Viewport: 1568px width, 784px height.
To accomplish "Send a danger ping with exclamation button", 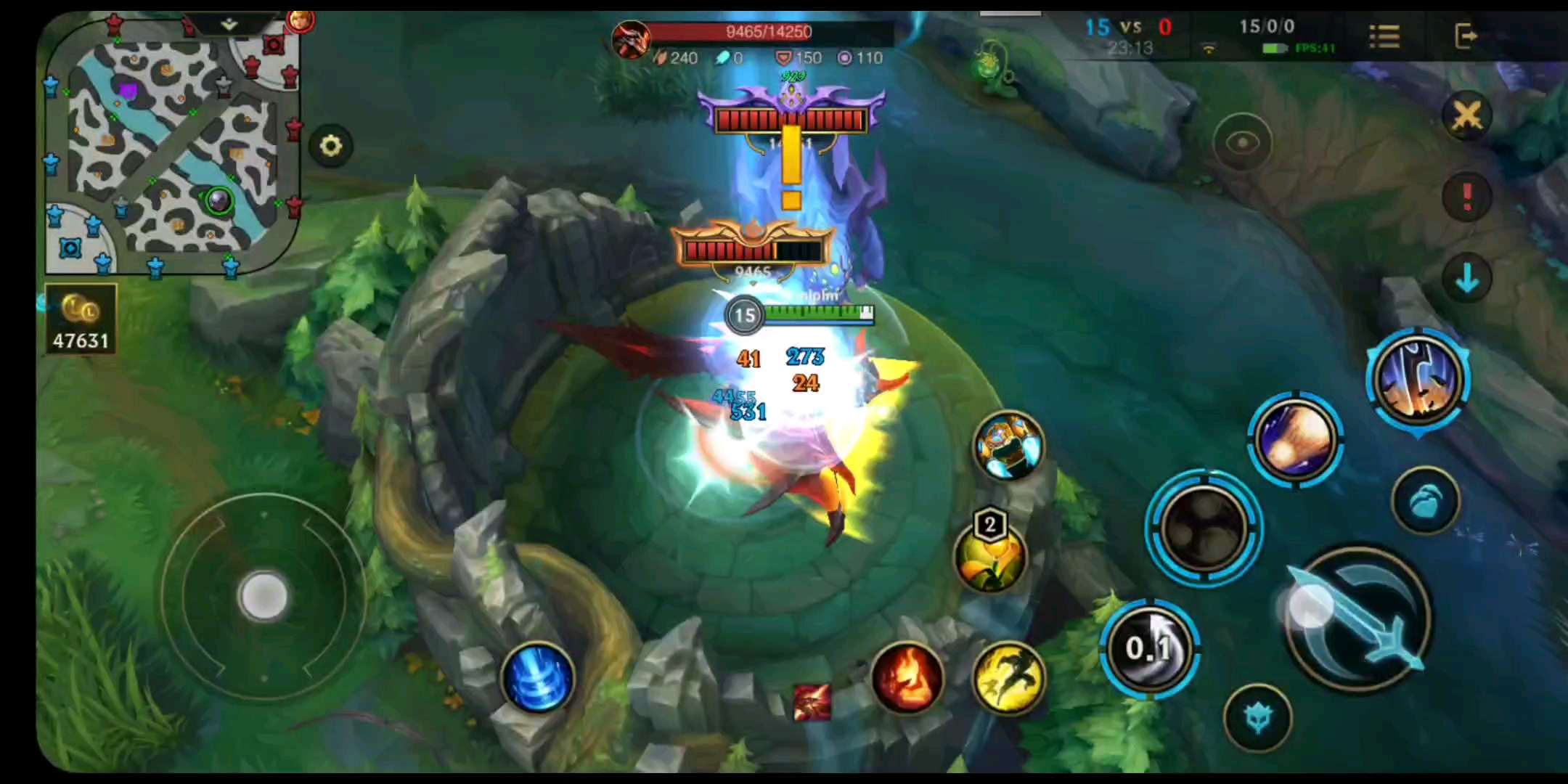I will 1466,197.
